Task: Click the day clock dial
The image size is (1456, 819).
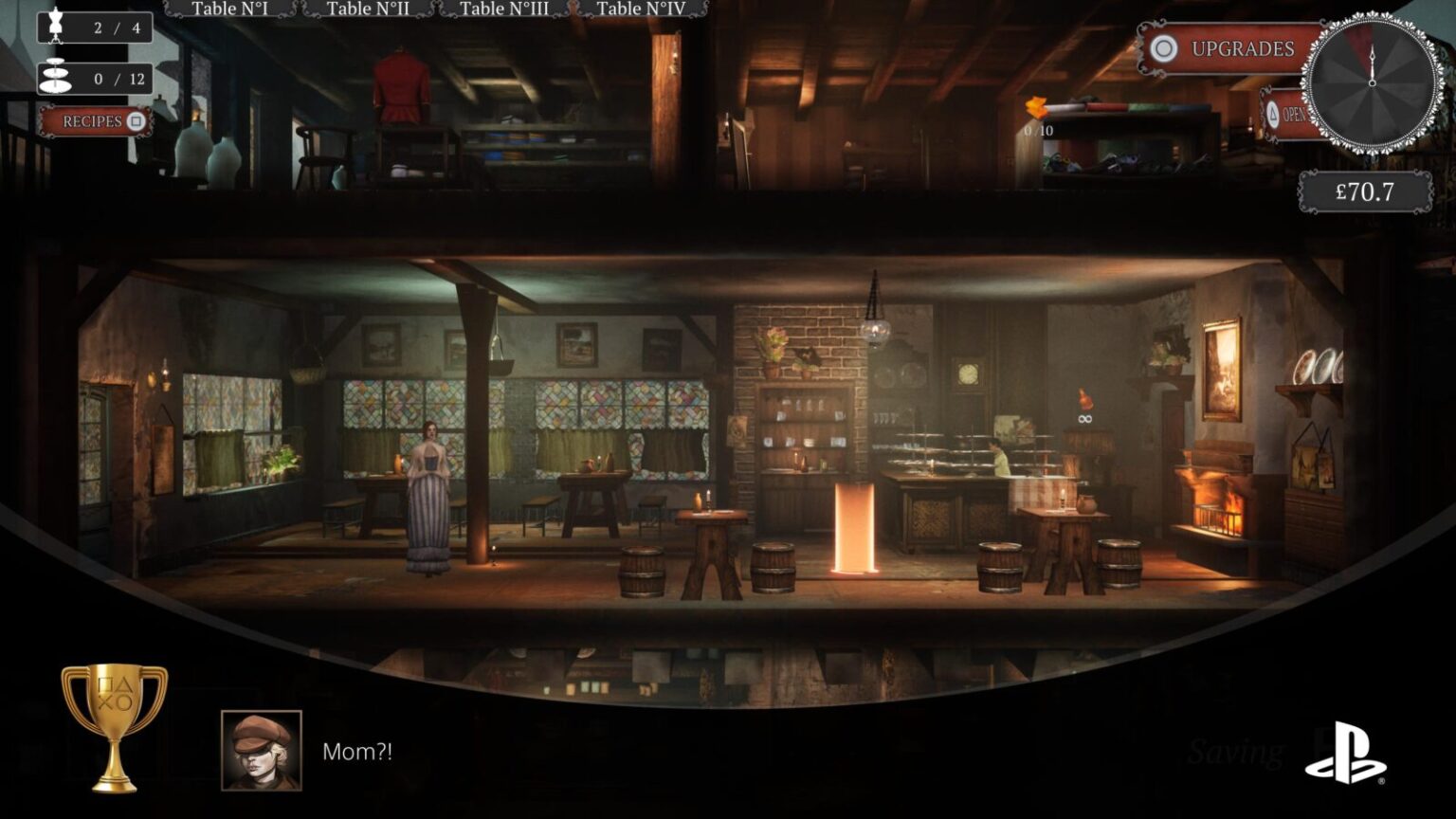Action: (1372, 83)
